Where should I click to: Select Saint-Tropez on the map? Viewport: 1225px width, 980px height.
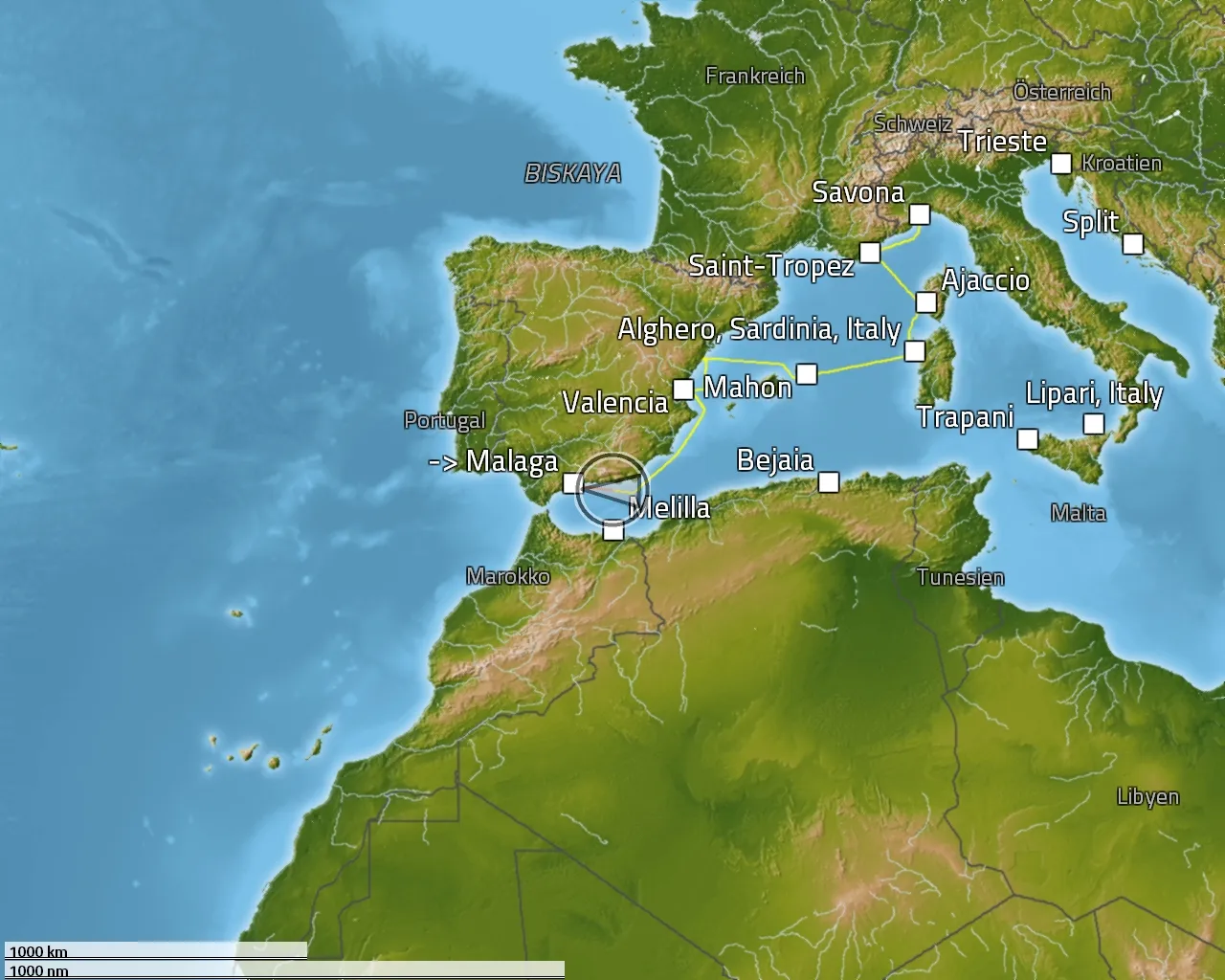click(x=869, y=253)
